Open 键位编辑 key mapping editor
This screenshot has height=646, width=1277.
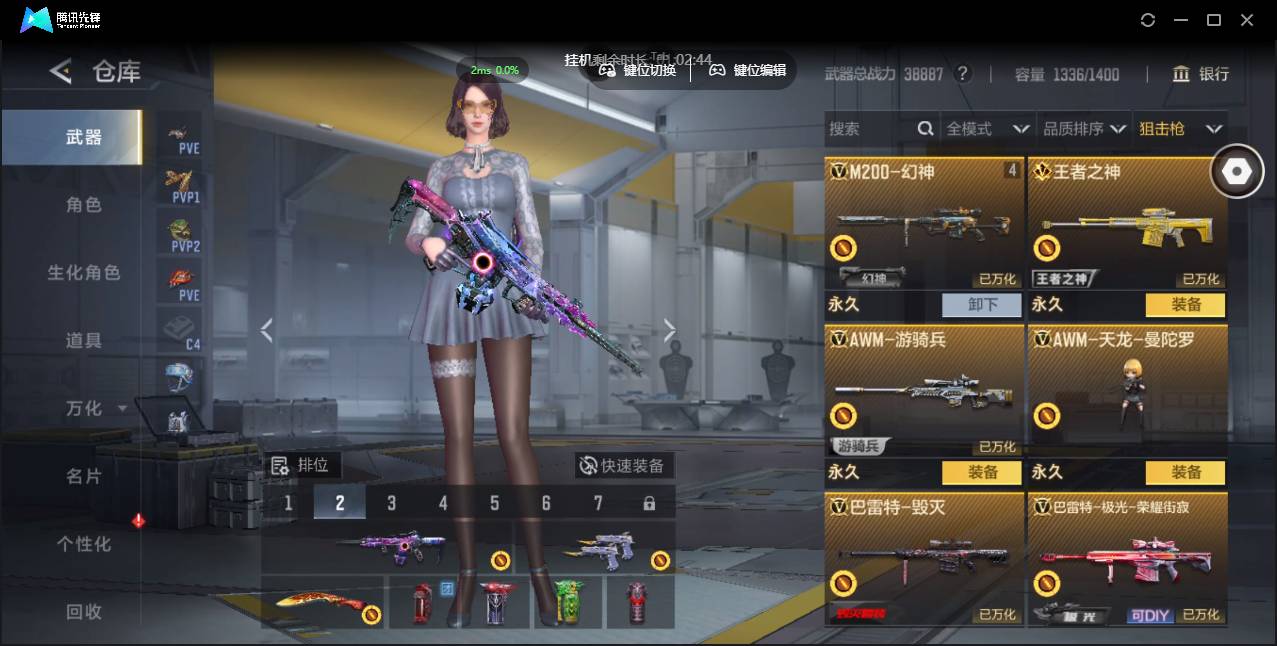click(748, 70)
